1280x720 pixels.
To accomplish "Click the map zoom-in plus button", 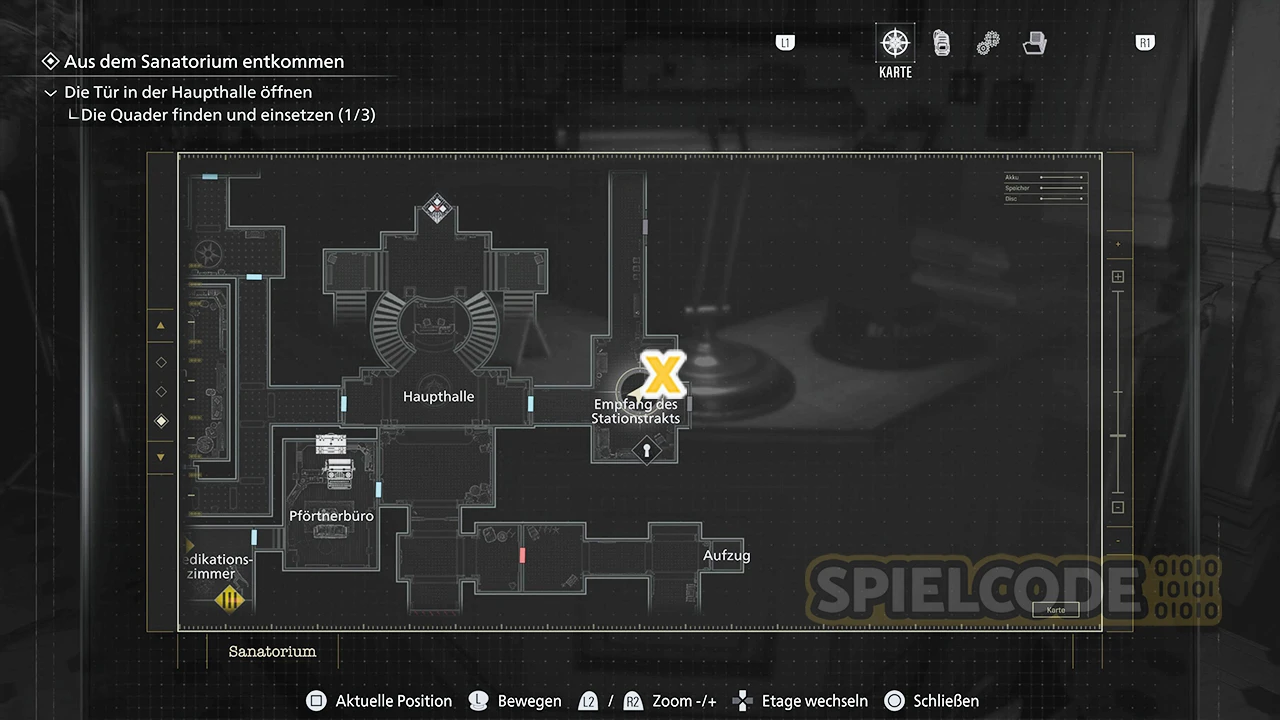I will coord(1118,277).
